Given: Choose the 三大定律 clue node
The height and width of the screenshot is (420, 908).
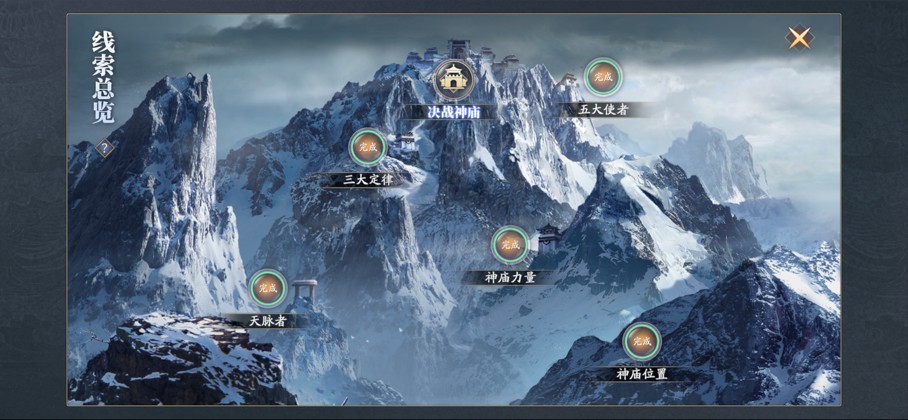Looking at the screenshot, I should [368, 148].
